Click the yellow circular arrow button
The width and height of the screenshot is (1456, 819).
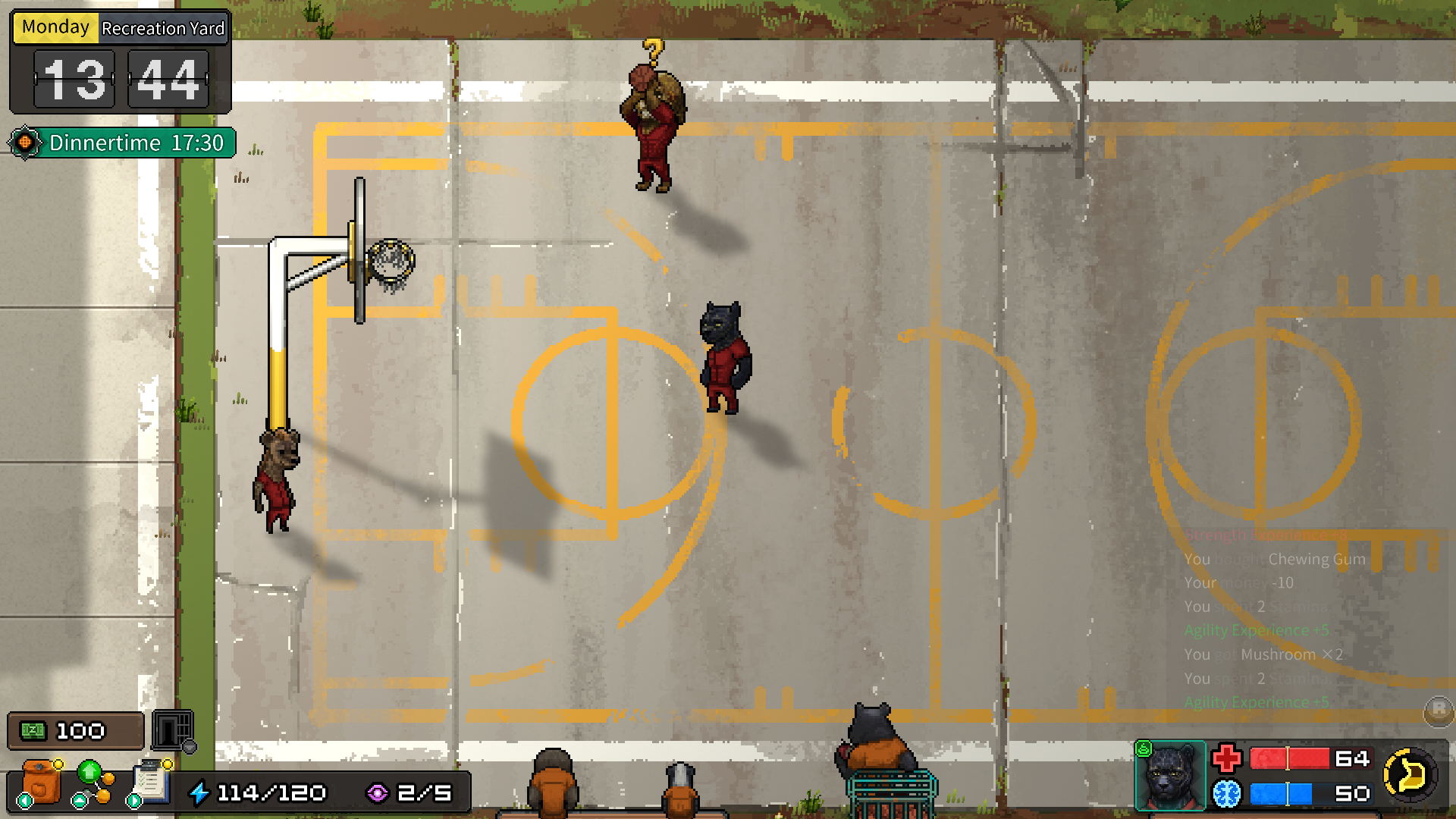click(x=1409, y=775)
